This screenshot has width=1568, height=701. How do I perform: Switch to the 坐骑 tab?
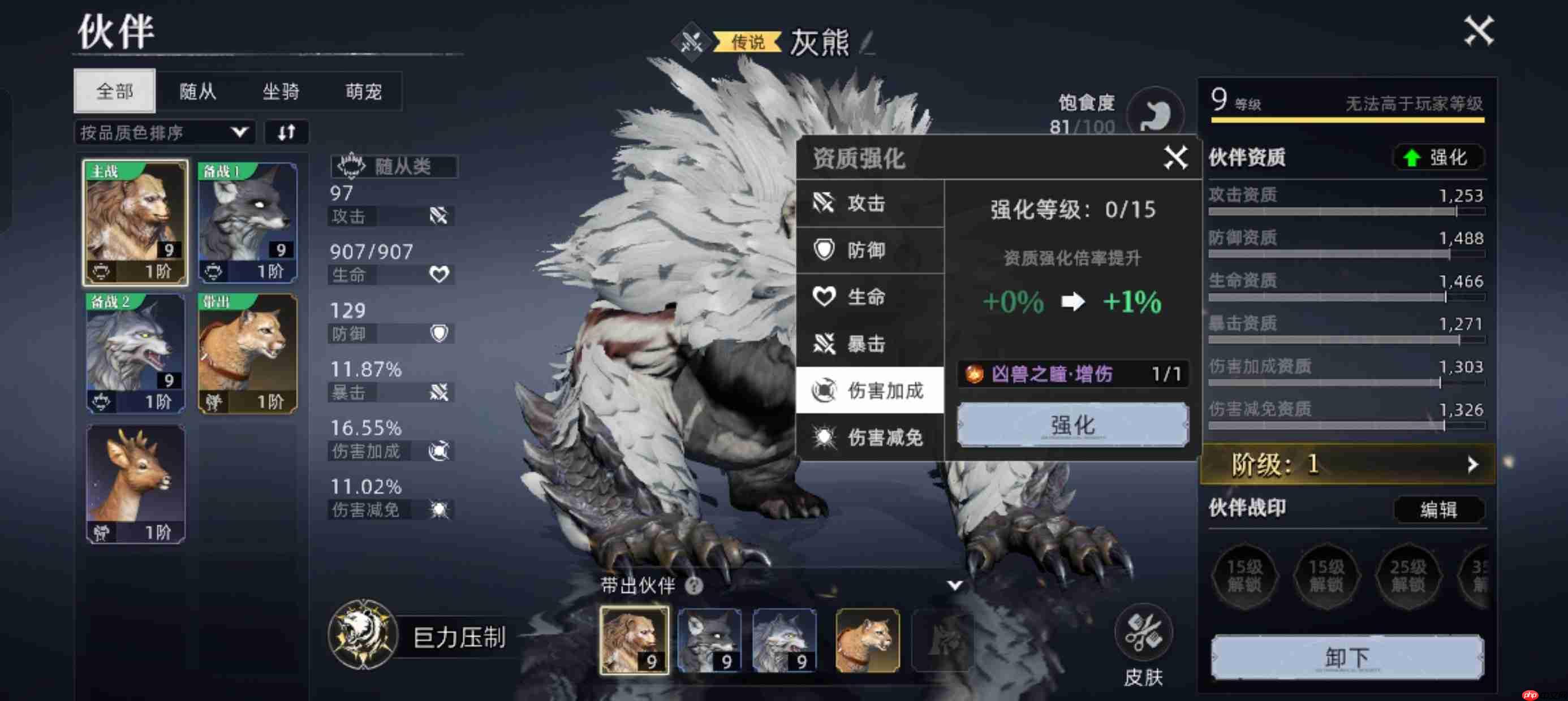[279, 91]
